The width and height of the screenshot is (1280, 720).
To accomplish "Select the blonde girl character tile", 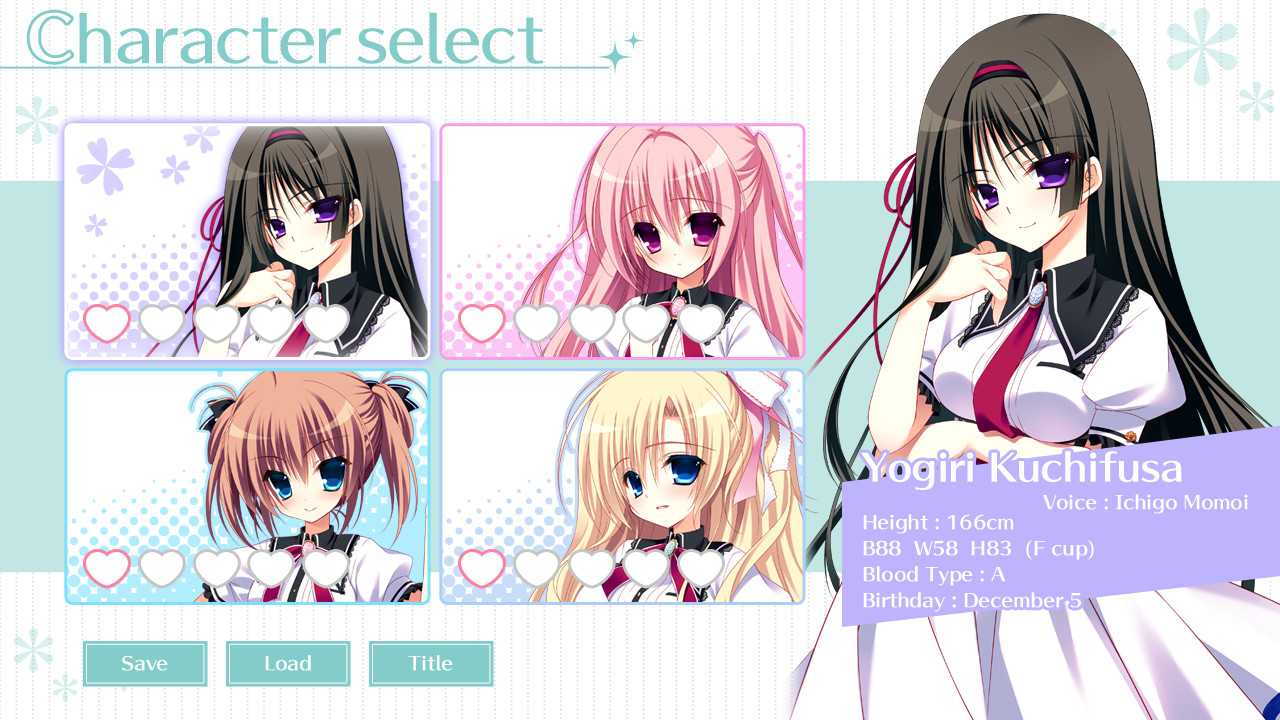I will 622,486.
